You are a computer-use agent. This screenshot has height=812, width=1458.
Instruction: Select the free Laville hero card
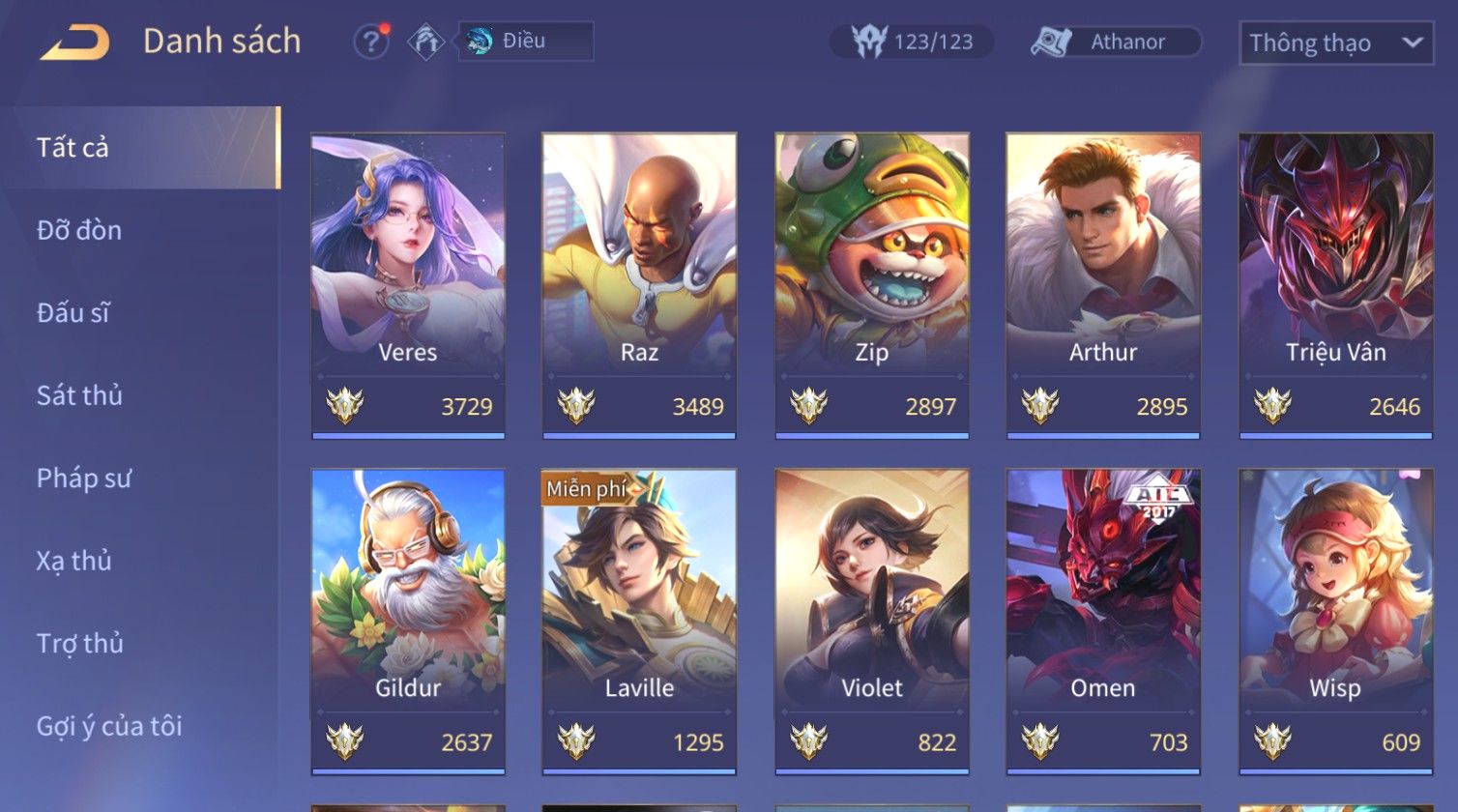(x=639, y=621)
